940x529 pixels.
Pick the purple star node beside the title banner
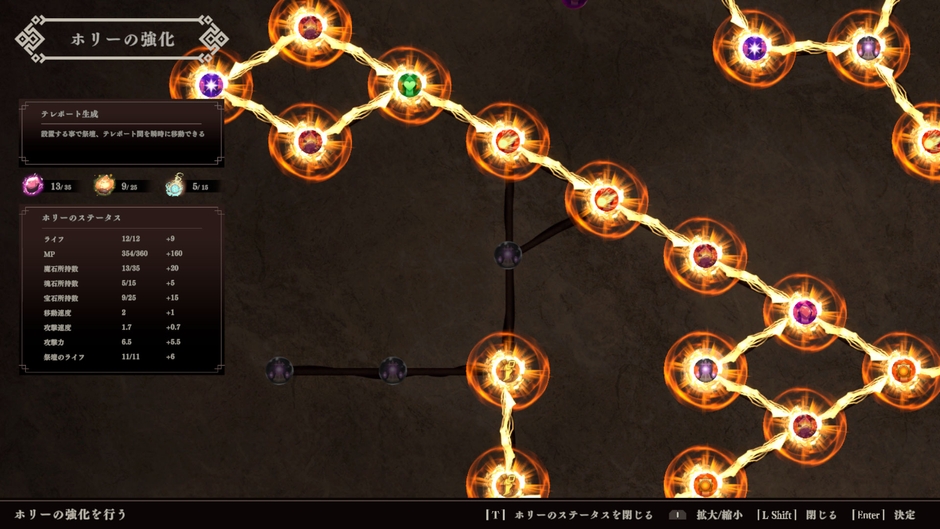coord(210,85)
